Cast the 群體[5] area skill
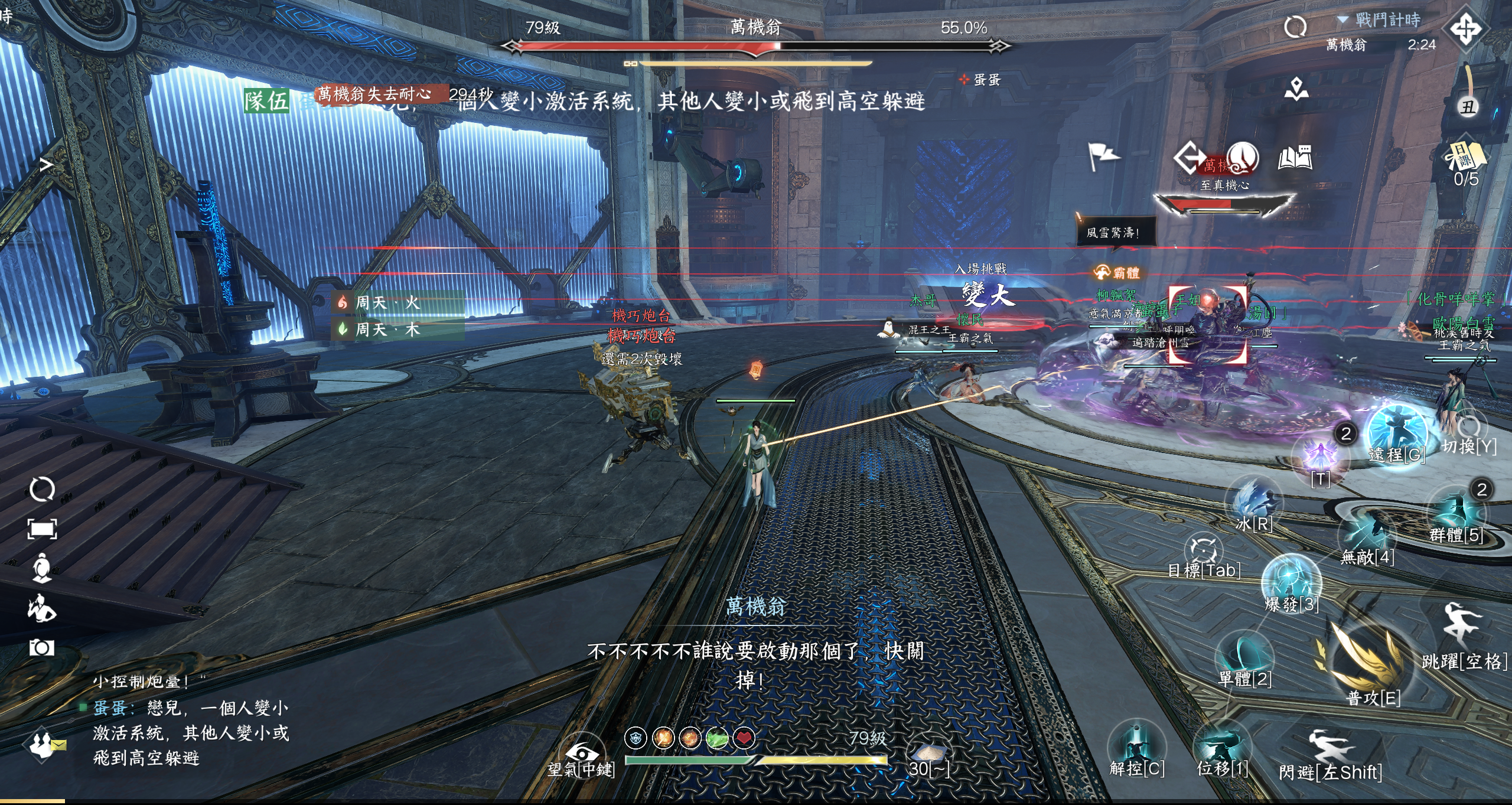Screen dimensions: 1512x805 coord(1455,511)
